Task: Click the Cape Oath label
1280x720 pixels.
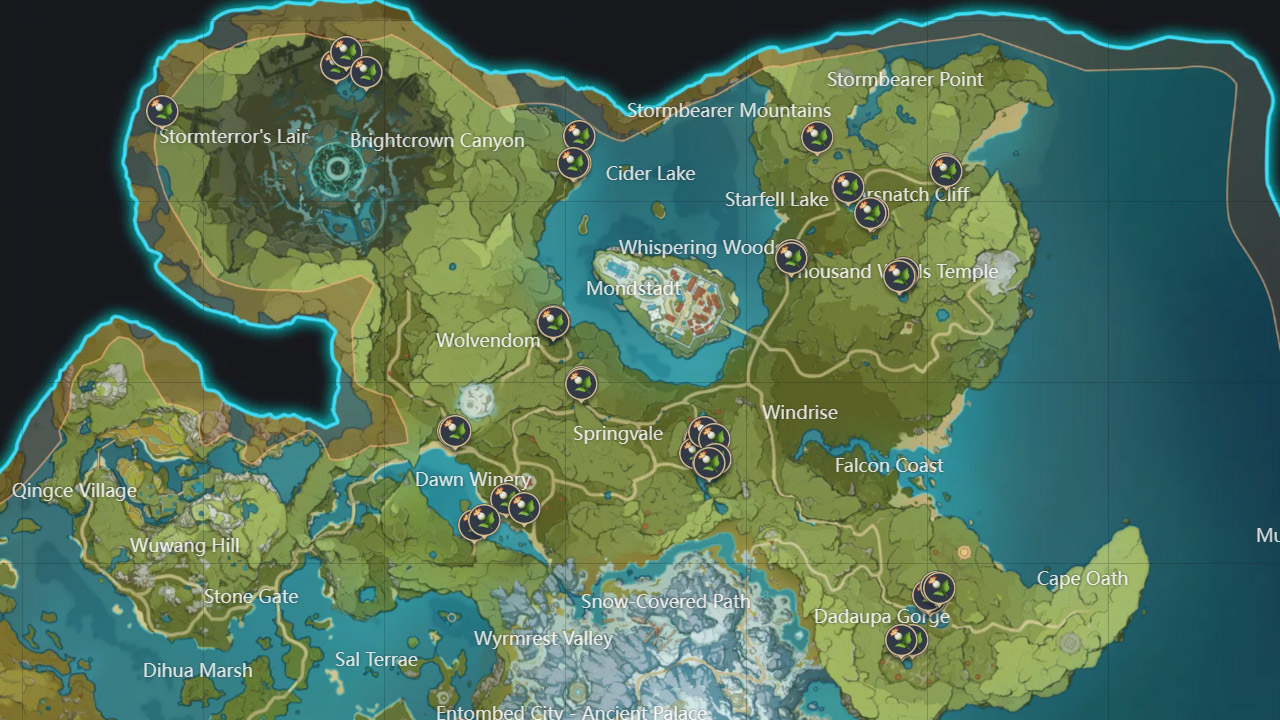Action: pyautogui.click(x=1082, y=578)
